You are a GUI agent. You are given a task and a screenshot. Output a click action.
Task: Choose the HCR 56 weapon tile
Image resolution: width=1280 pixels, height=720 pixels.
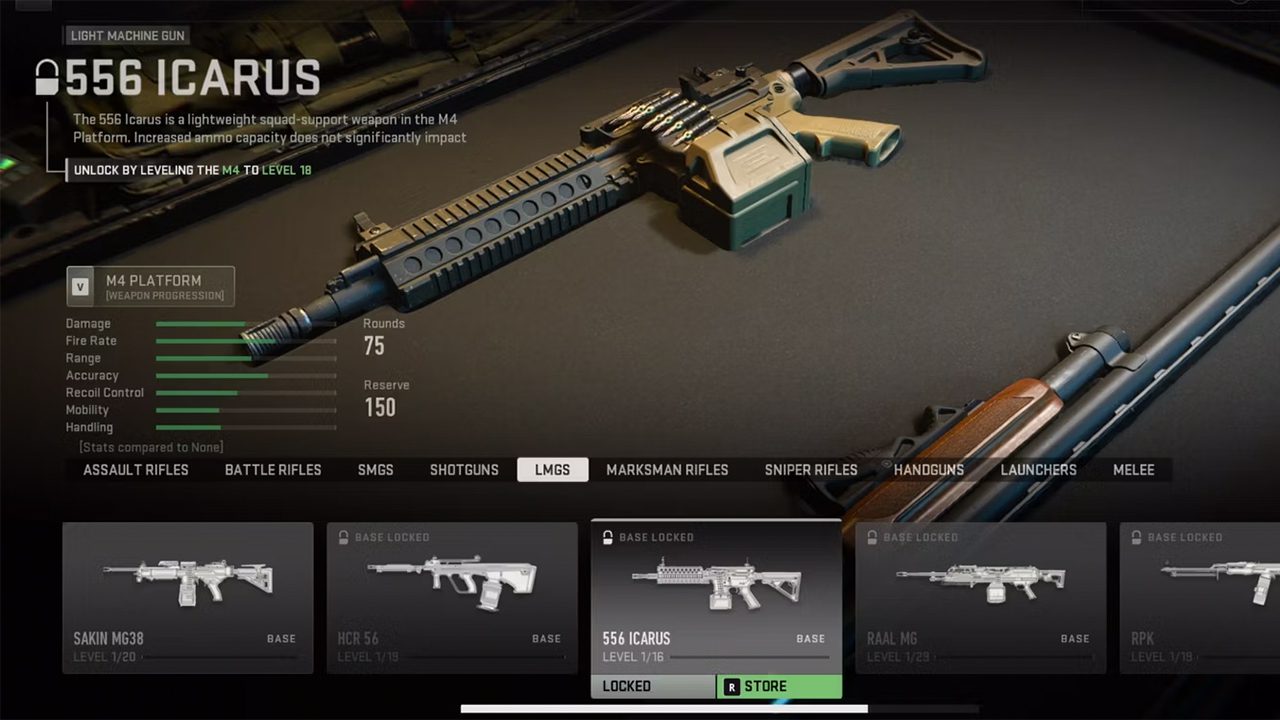coord(452,597)
